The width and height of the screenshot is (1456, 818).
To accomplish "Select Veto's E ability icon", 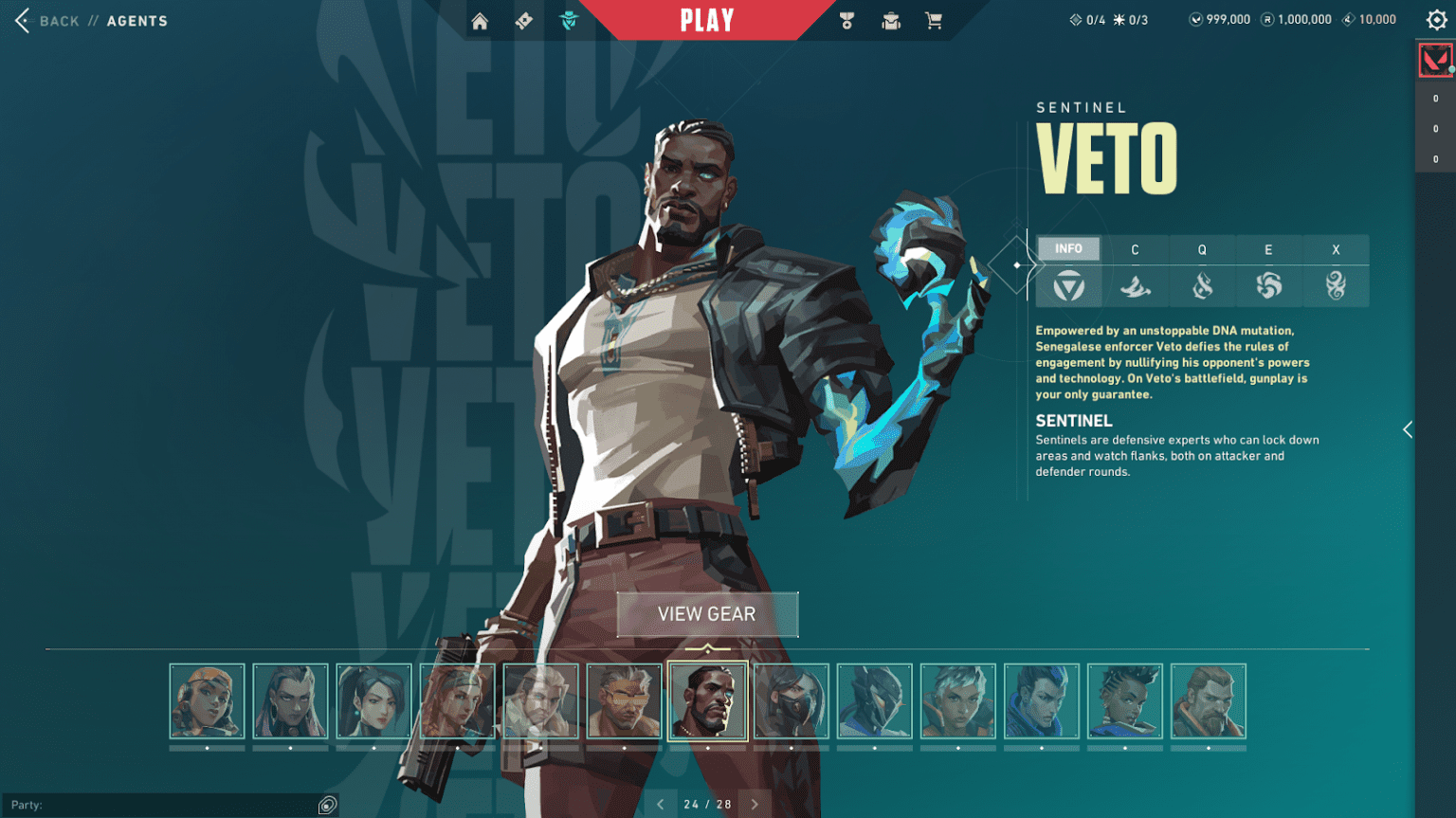I will (x=1269, y=286).
